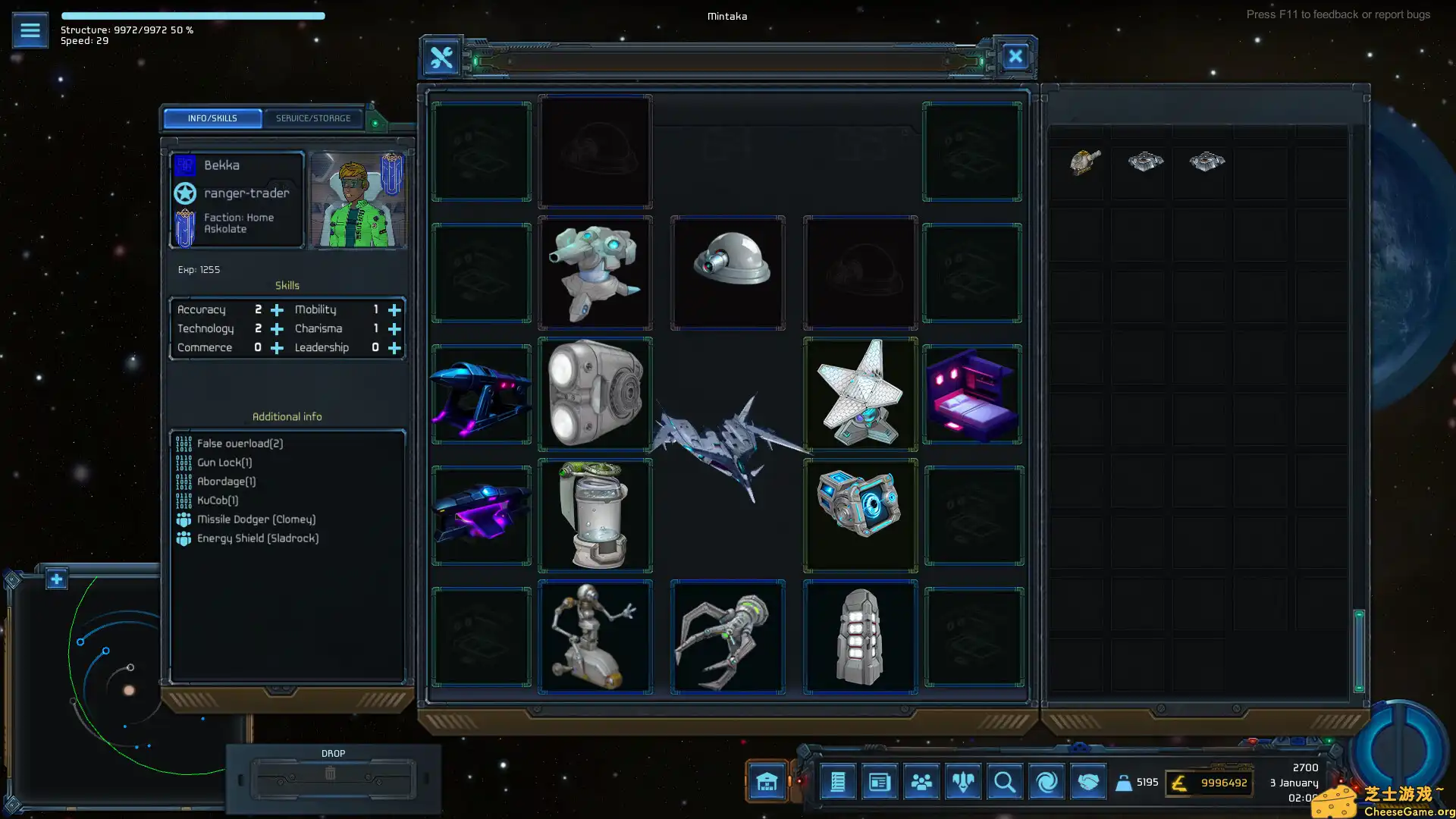Pick the star-shaped antenna module
The image size is (1456, 819).
860,394
